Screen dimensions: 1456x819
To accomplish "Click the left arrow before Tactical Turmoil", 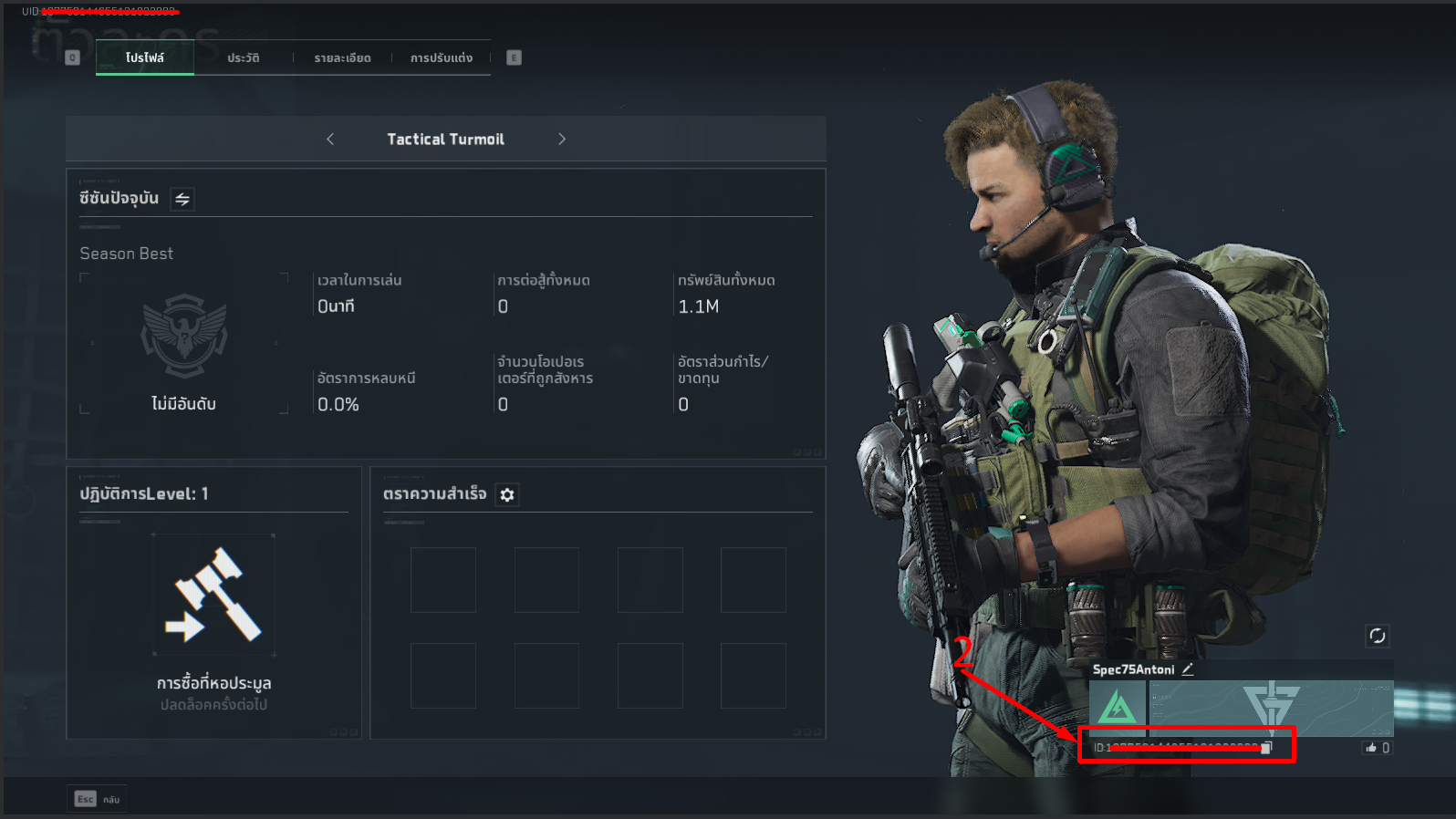I will [x=330, y=139].
